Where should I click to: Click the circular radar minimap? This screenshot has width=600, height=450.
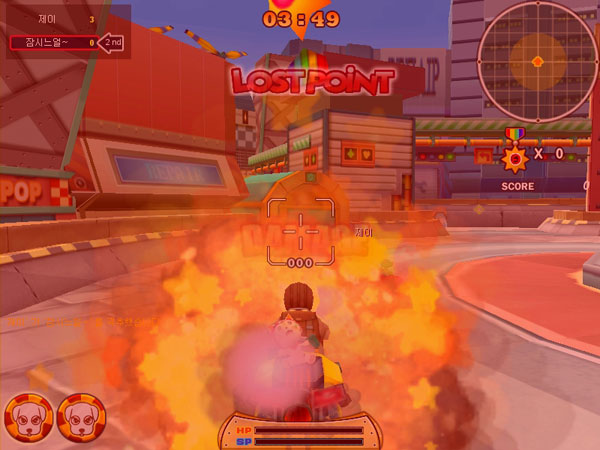coord(537,61)
